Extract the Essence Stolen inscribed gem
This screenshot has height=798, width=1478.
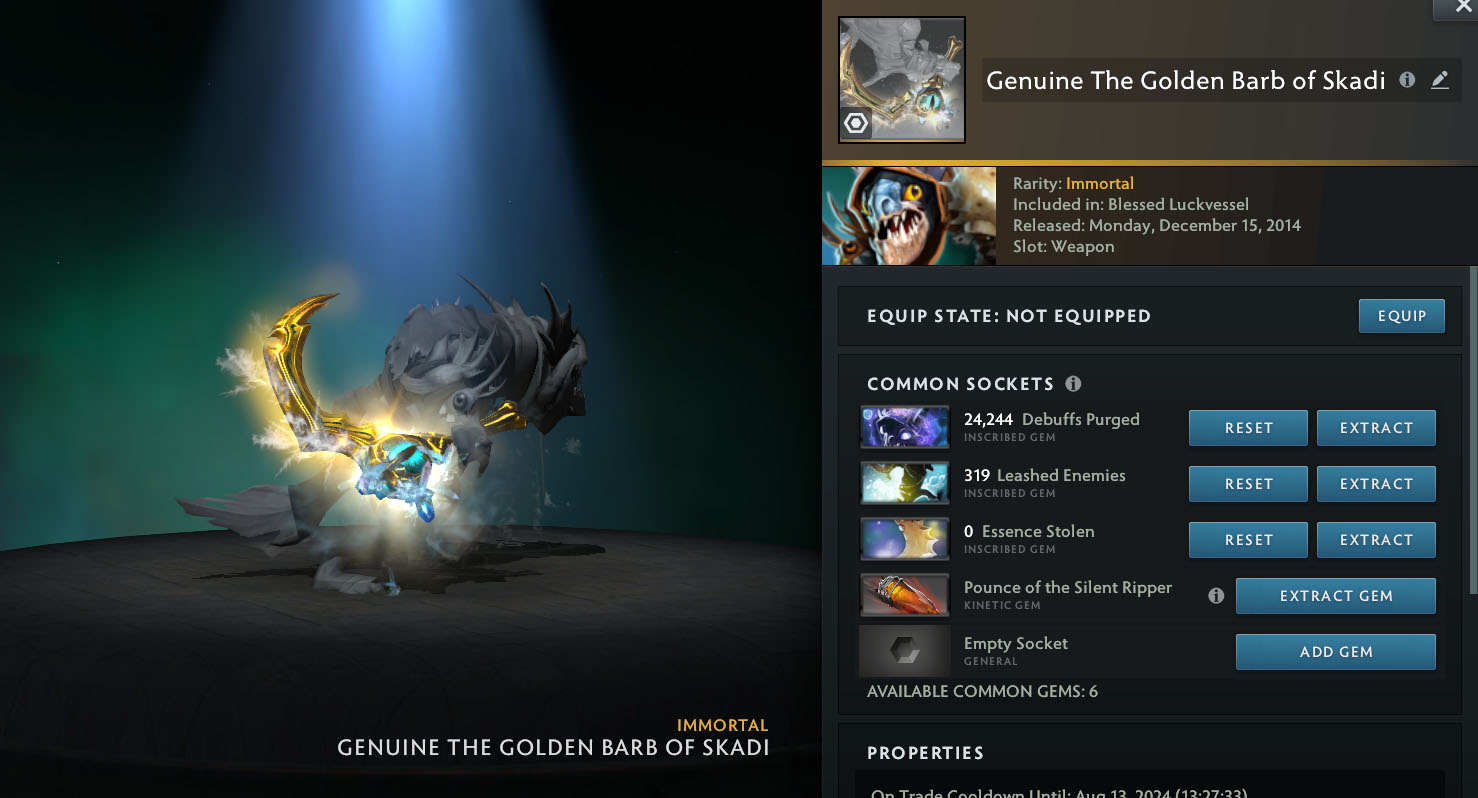(x=1376, y=540)
